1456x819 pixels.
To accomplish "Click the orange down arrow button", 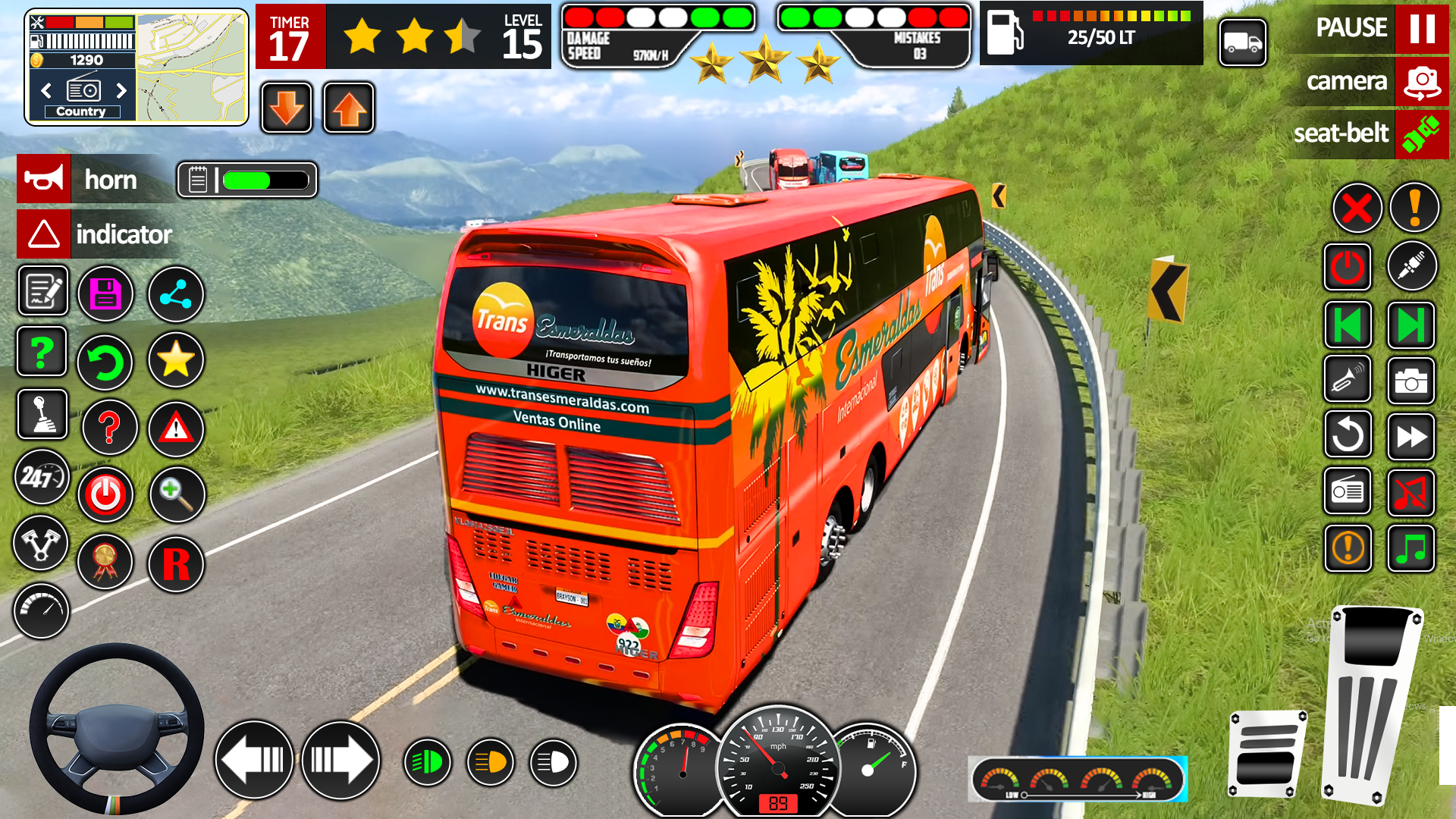I will point(287,108).
